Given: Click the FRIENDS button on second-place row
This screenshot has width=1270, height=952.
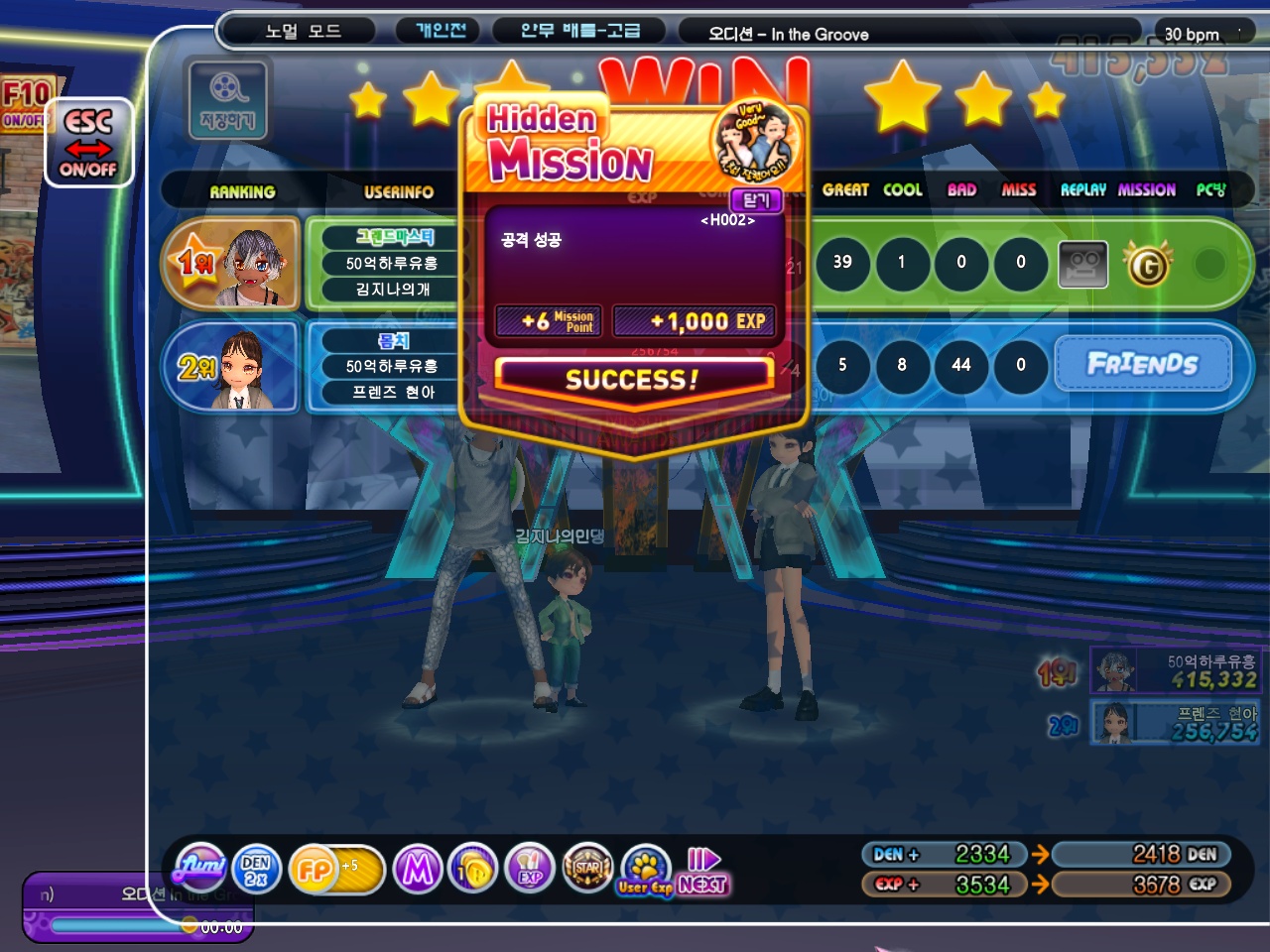Looking at the screenshot, I should (x=1143, y=364).
